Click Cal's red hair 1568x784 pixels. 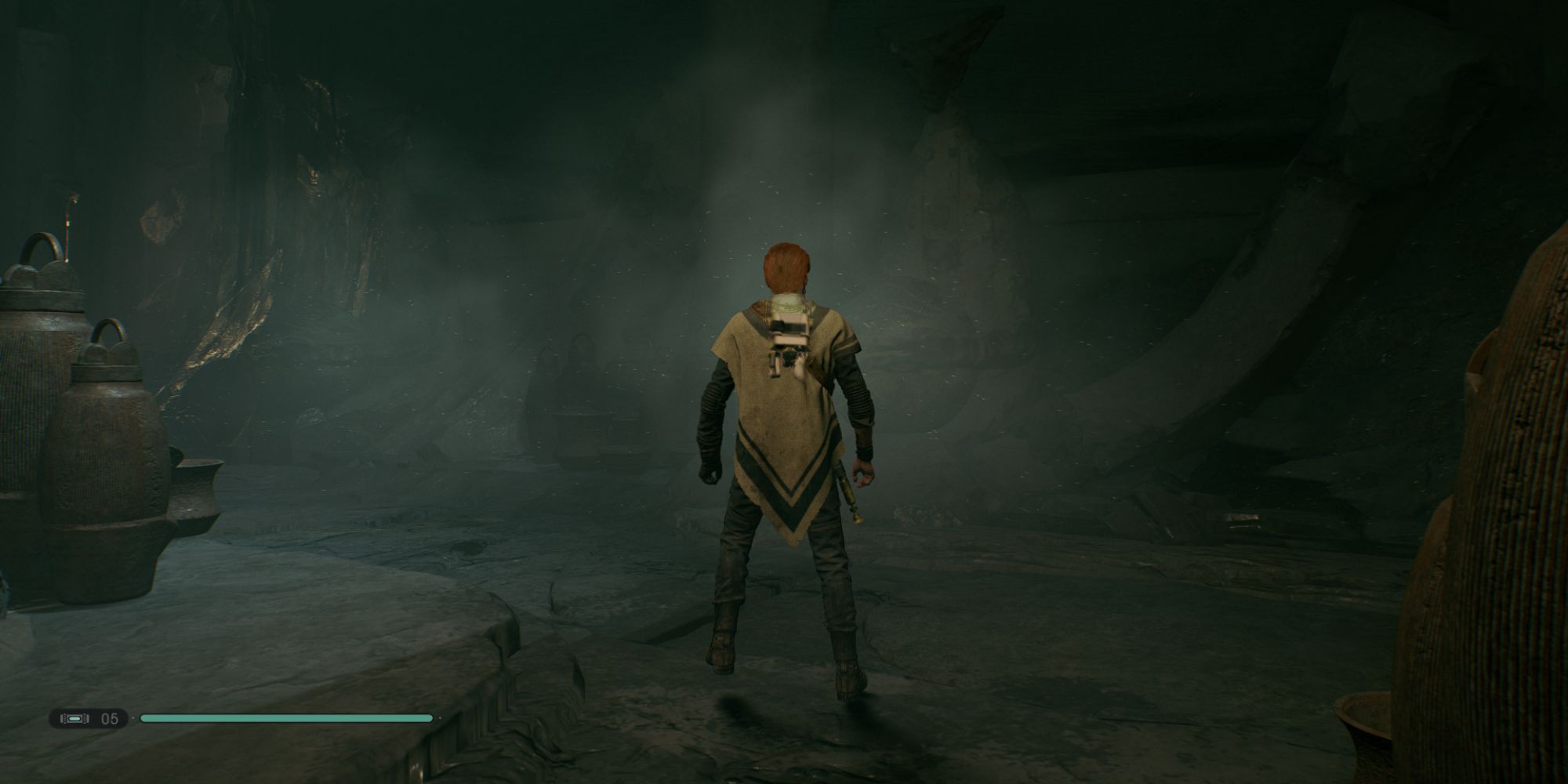[x=788, y=267]
